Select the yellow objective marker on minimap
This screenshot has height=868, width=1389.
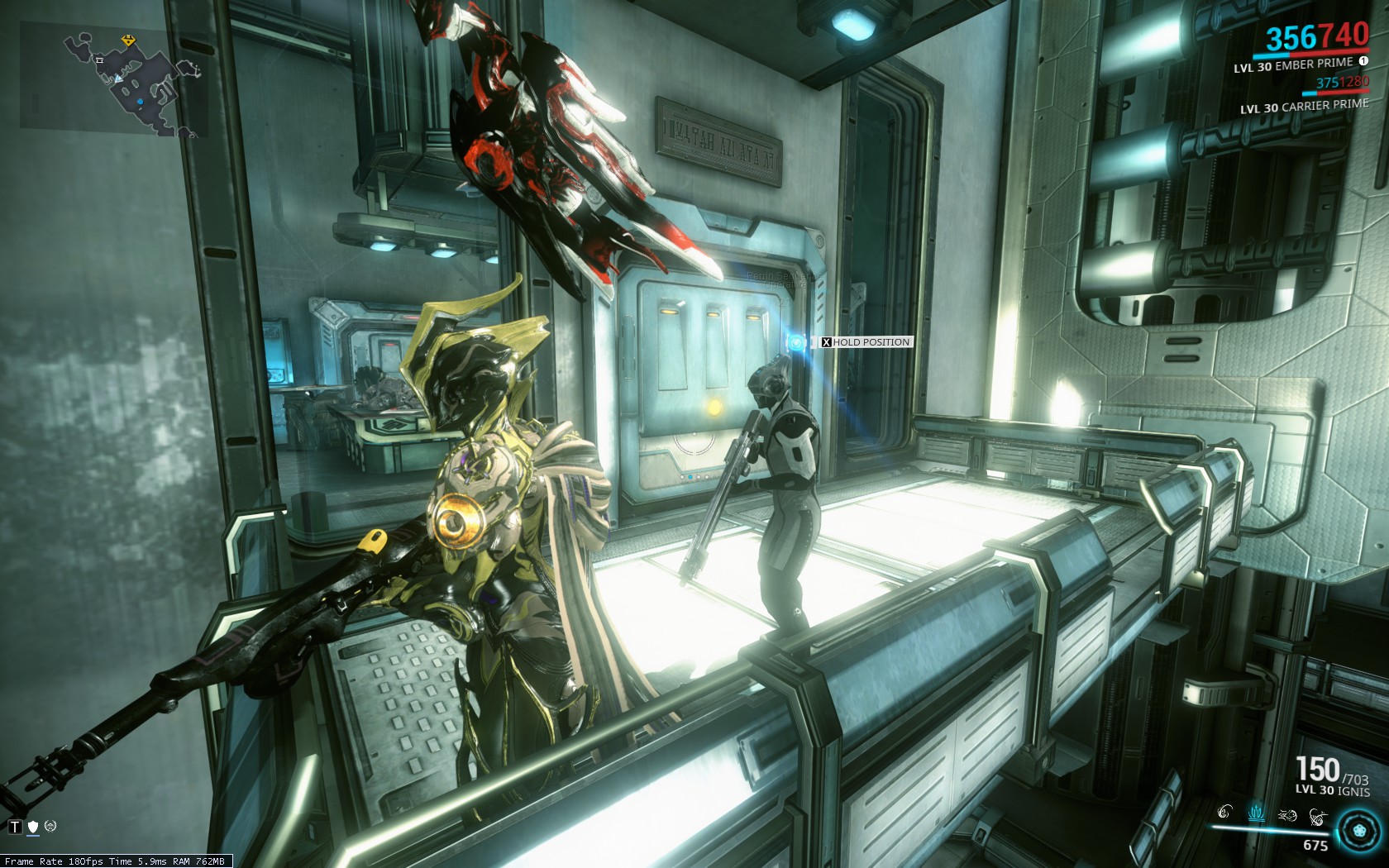pos(128,40)
